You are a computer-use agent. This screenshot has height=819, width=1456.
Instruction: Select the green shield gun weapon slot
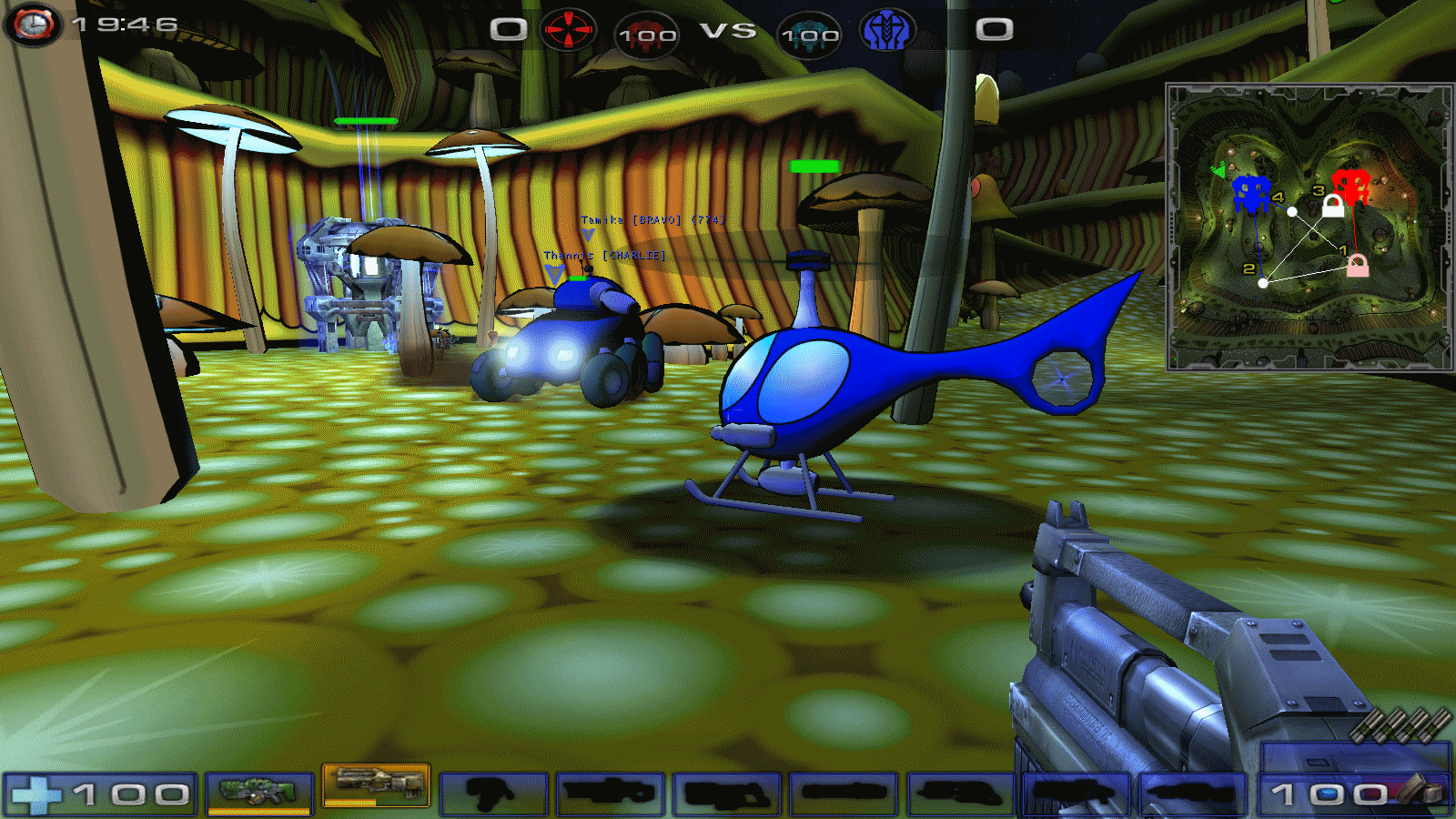click(259, 792)
